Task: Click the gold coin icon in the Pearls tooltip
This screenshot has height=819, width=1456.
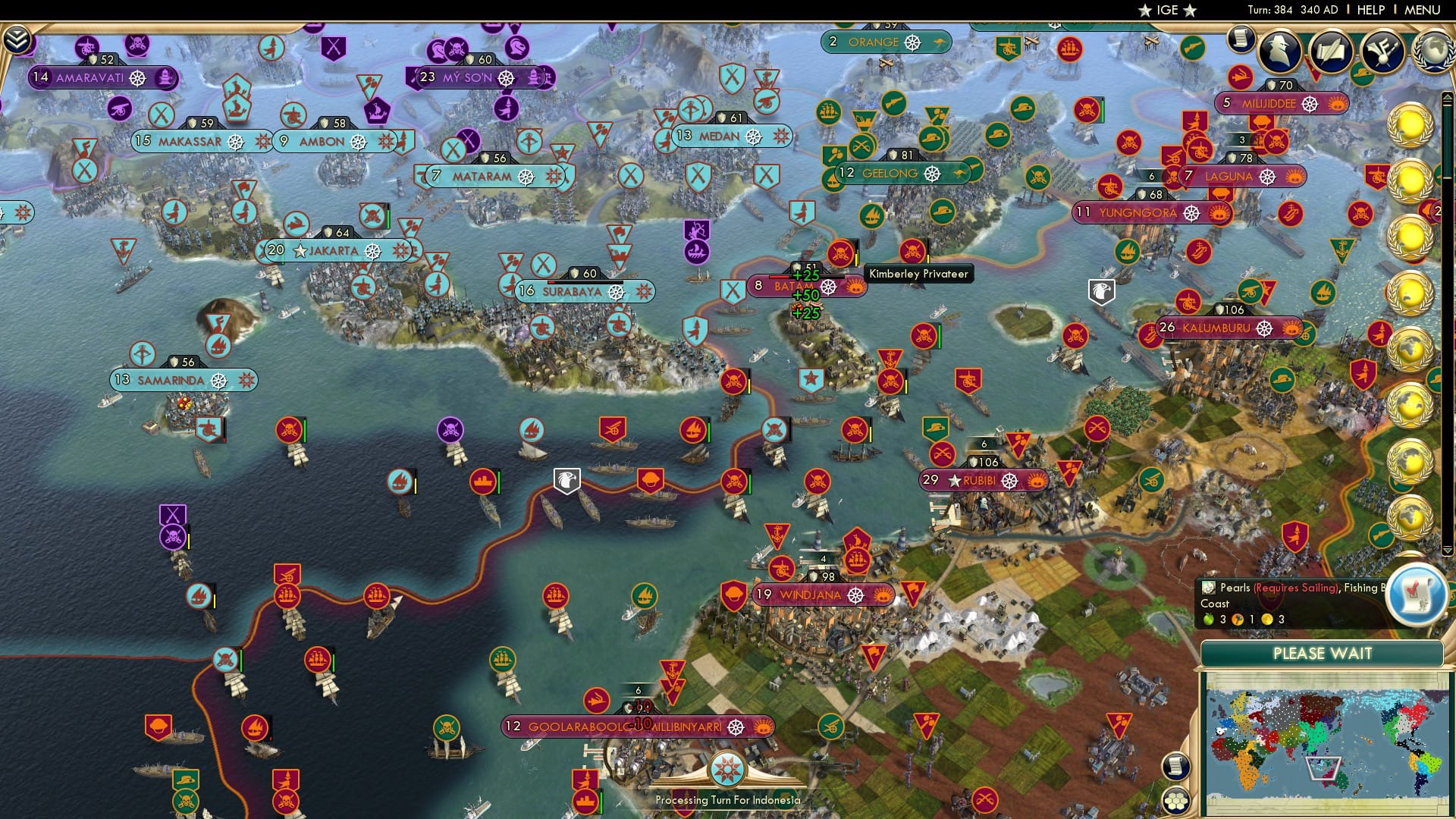Action: coord(1266,621)
